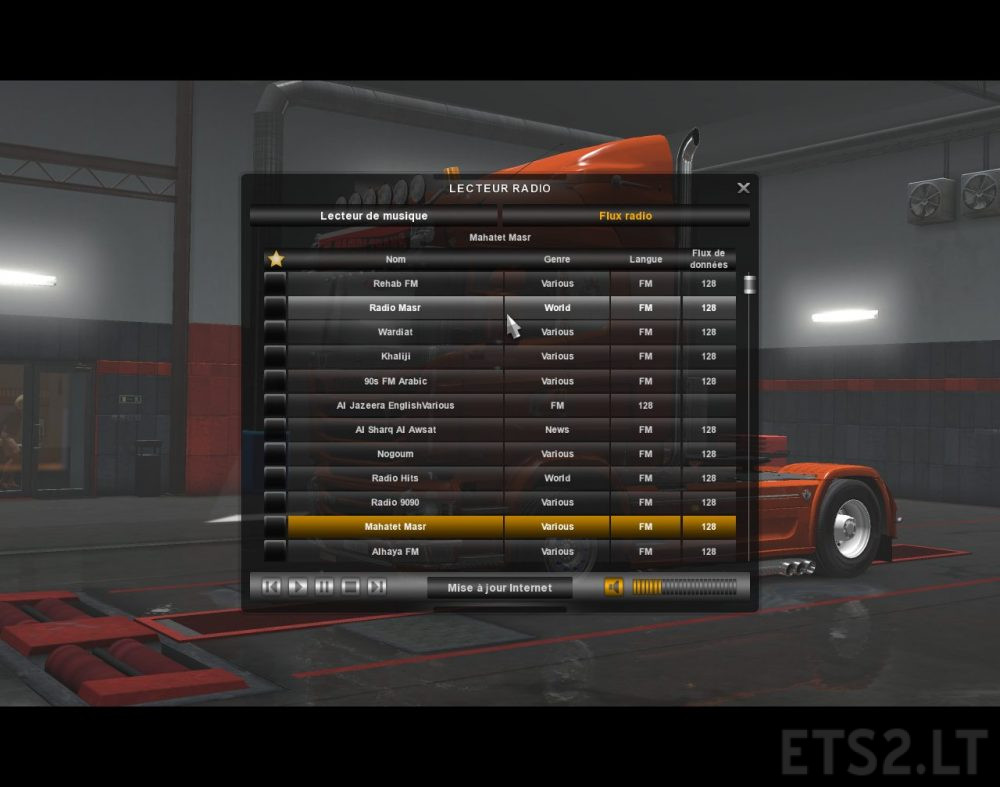Pick the Khaliji radio station
1000x787 pixels.
395,356
